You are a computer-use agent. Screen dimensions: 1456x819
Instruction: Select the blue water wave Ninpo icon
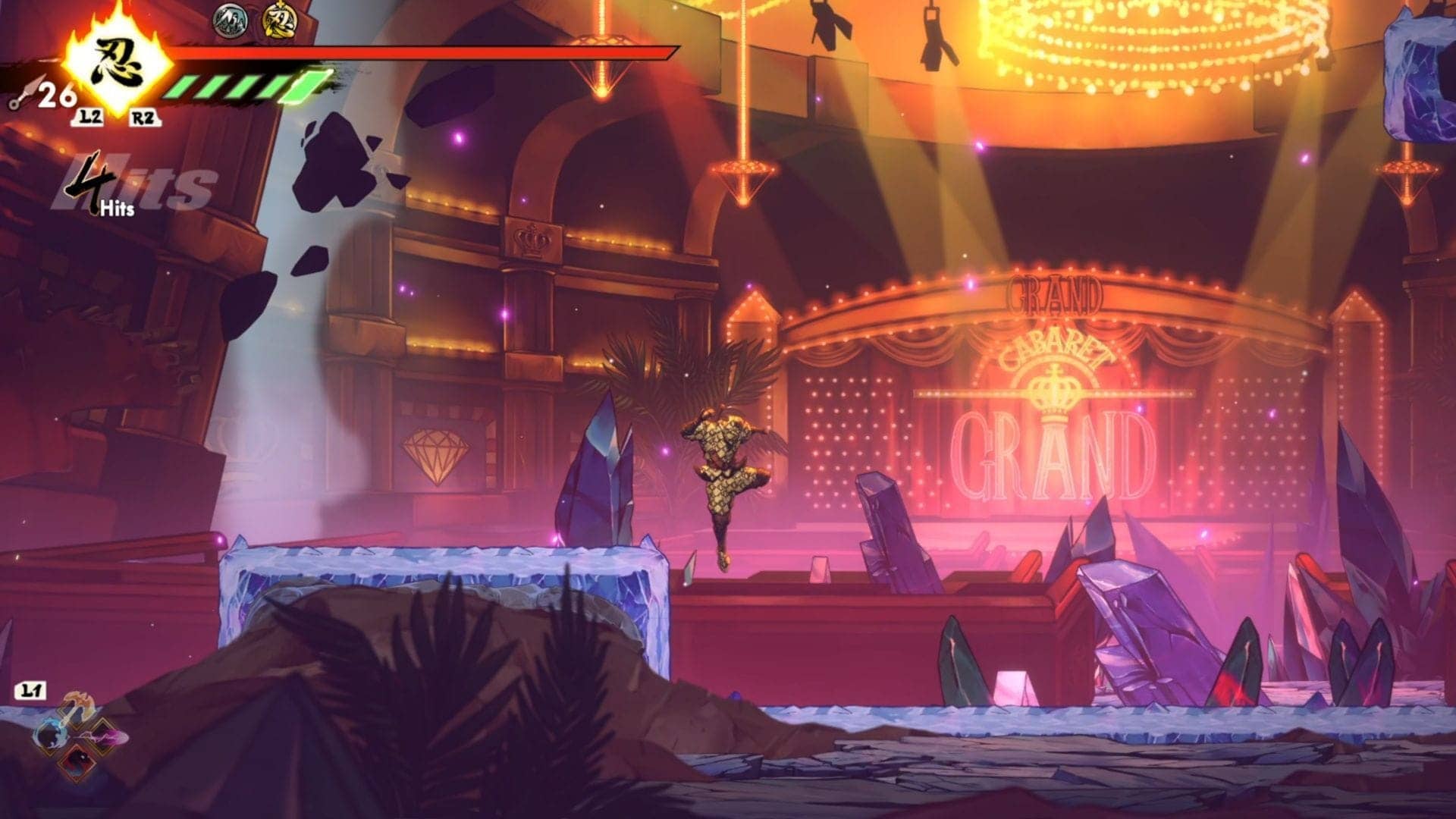[51, 735]
